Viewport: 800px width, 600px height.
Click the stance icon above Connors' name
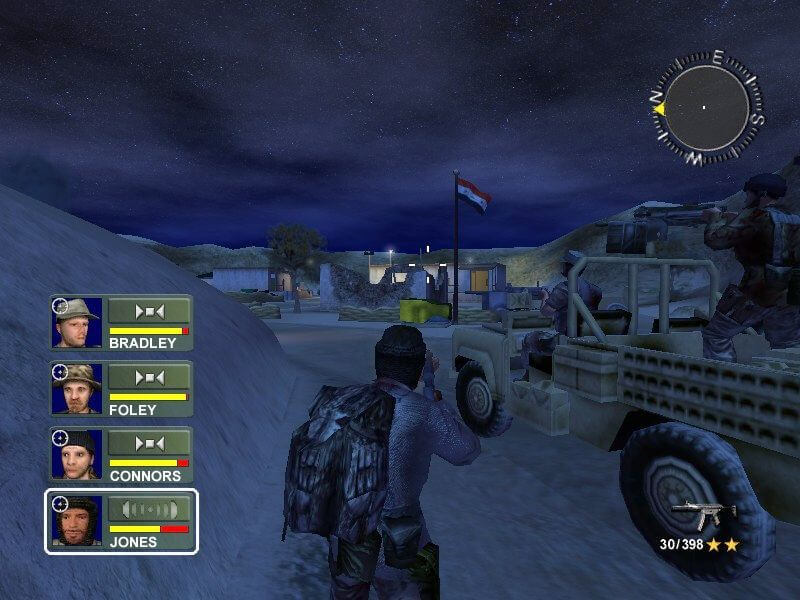(149, 443)
